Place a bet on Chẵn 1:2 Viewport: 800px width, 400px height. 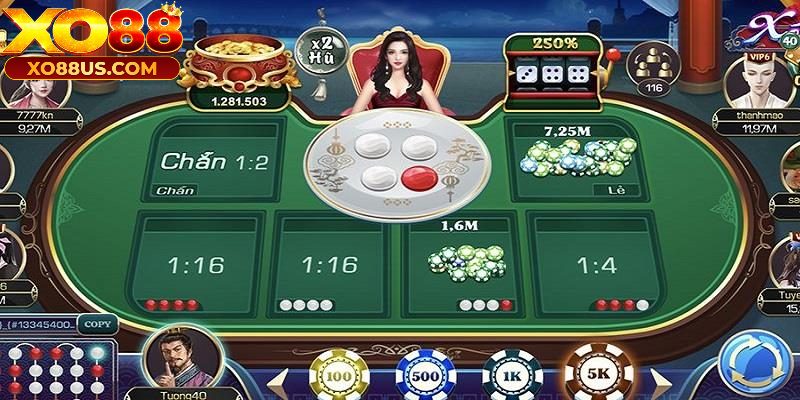click(215, 160)
